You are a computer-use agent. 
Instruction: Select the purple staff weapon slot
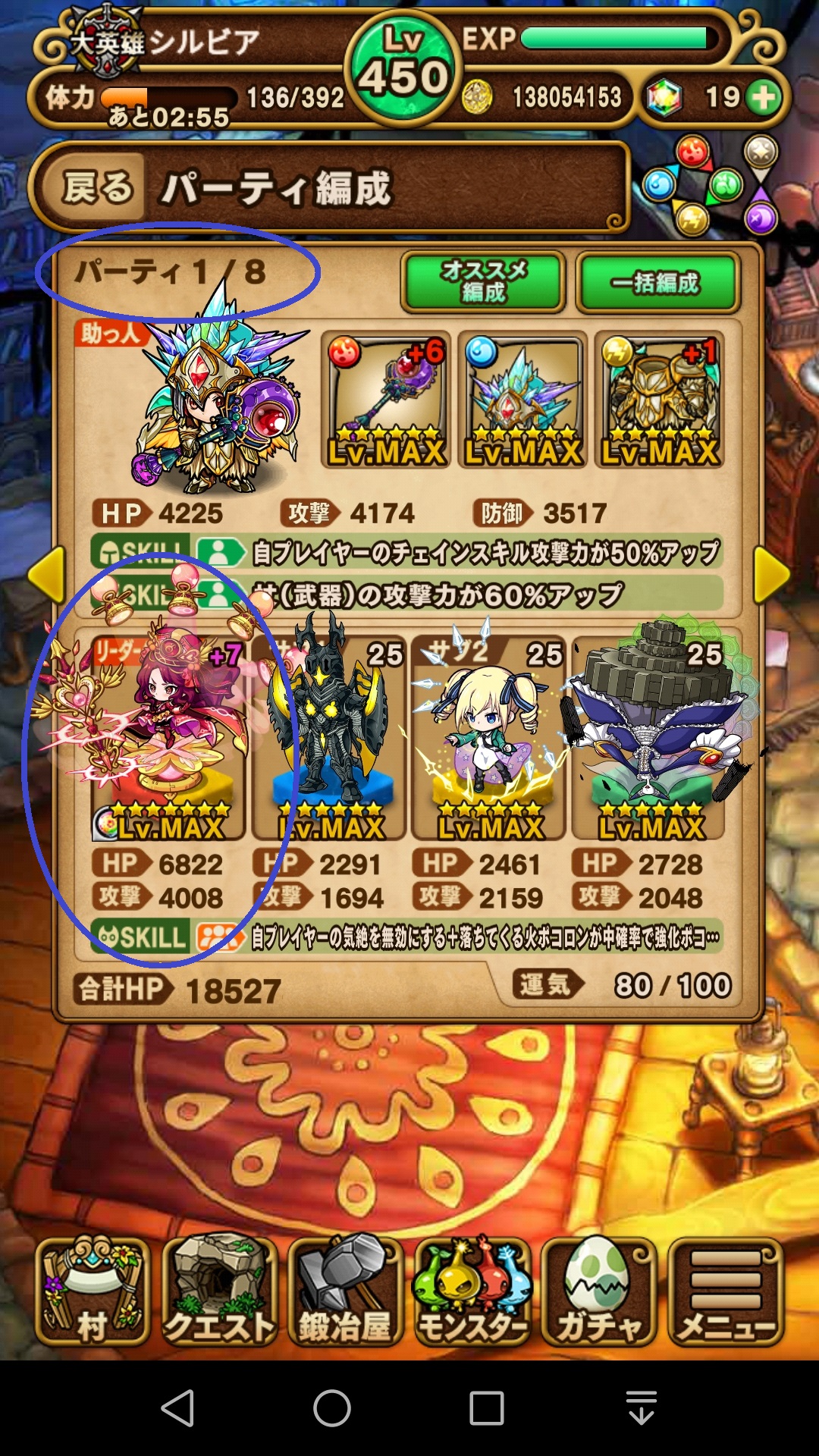click(386, 400)
